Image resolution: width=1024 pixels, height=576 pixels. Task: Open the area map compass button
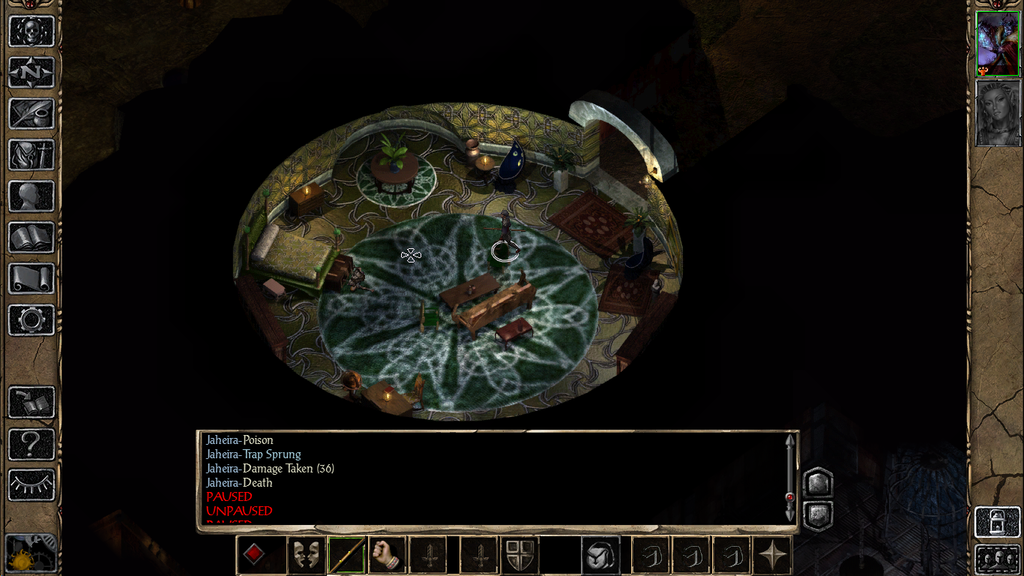point(31,72)
